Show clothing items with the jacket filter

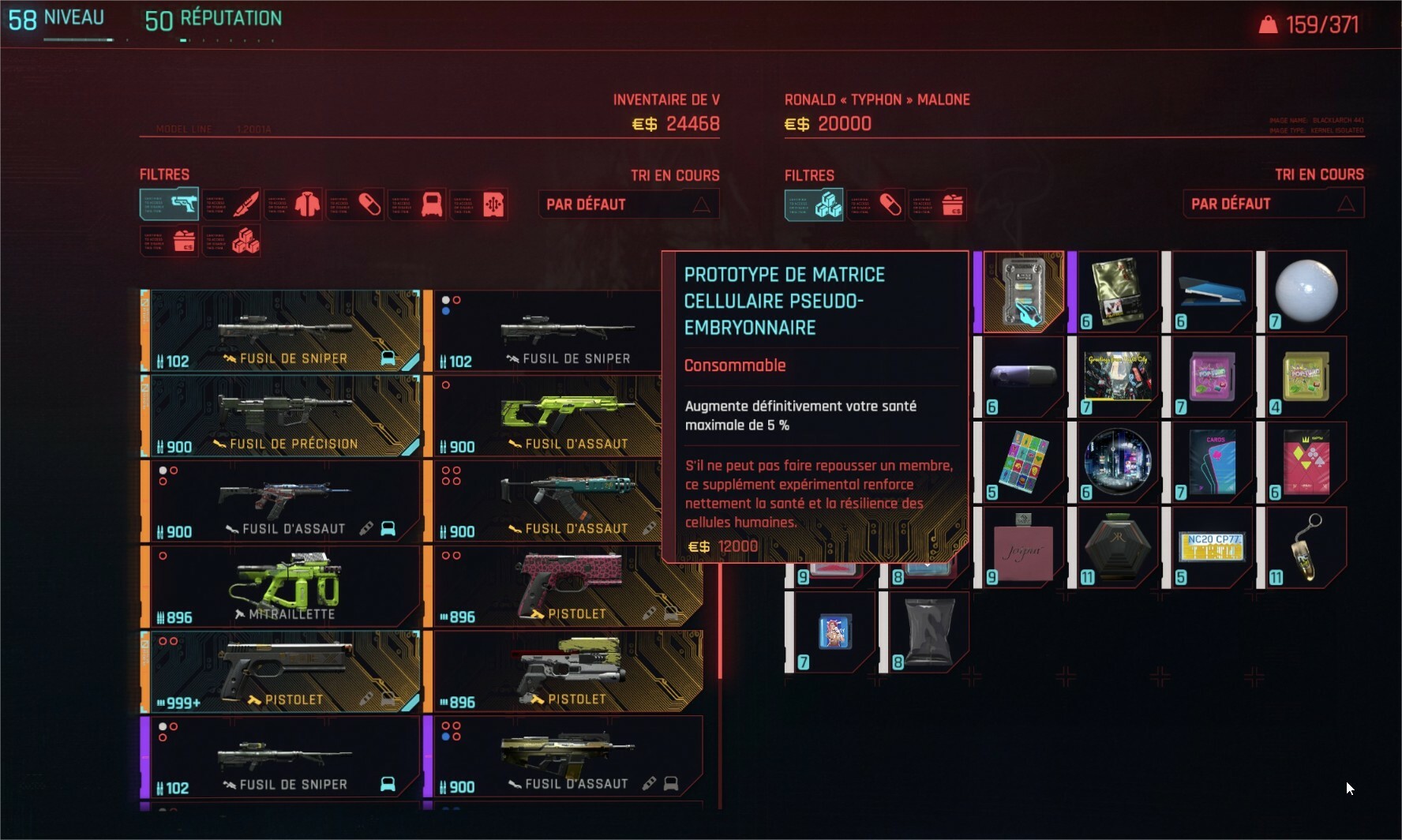click(293, 204)
